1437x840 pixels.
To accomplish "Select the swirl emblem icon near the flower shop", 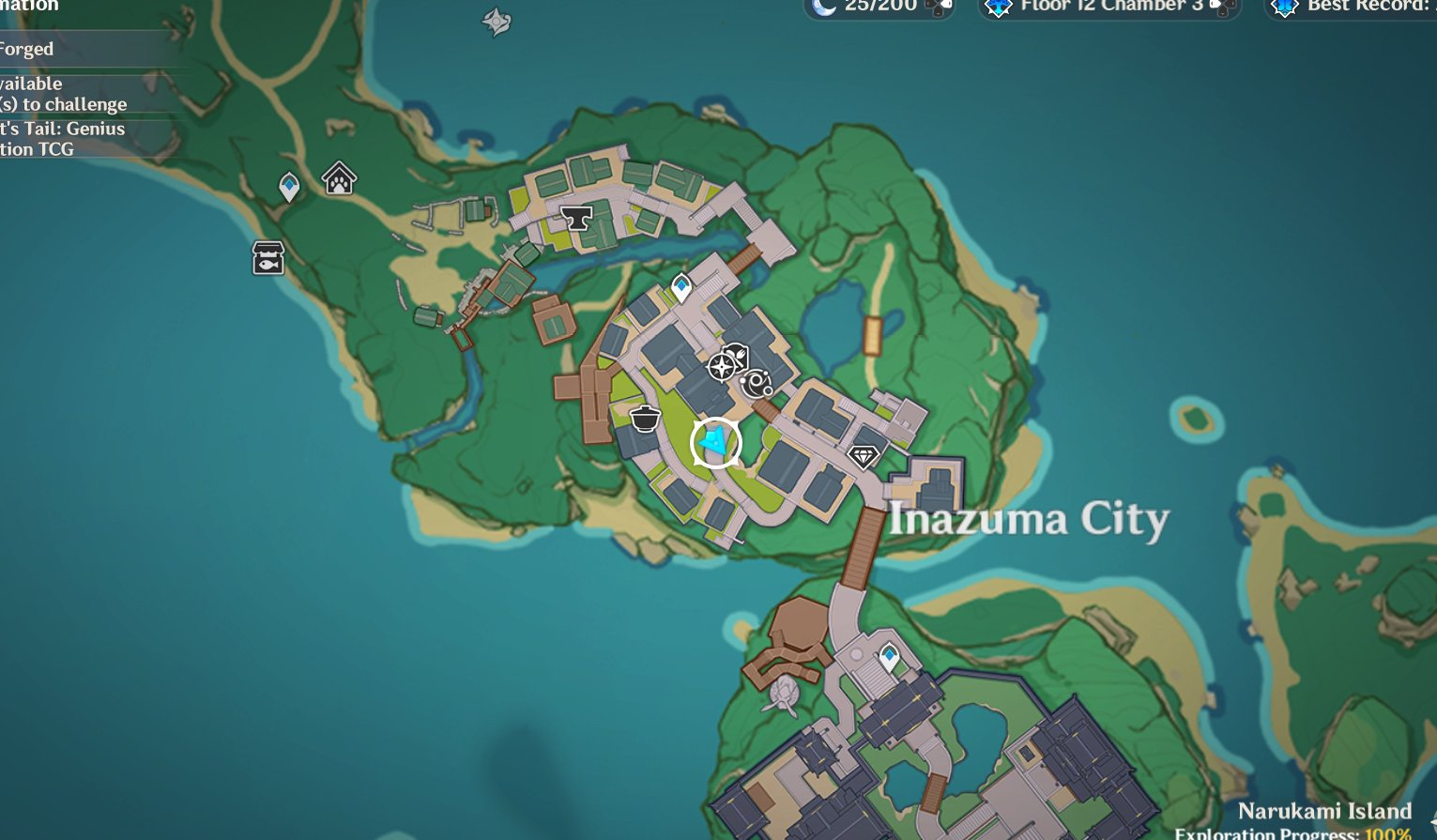I will coord(756,384).
